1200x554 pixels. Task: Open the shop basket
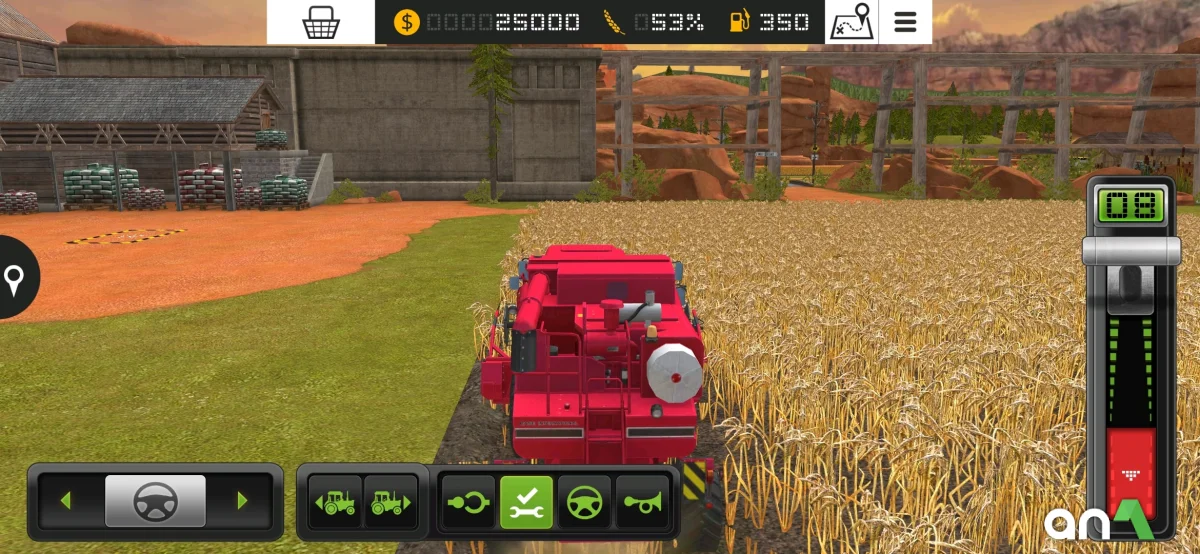(320, 22)
